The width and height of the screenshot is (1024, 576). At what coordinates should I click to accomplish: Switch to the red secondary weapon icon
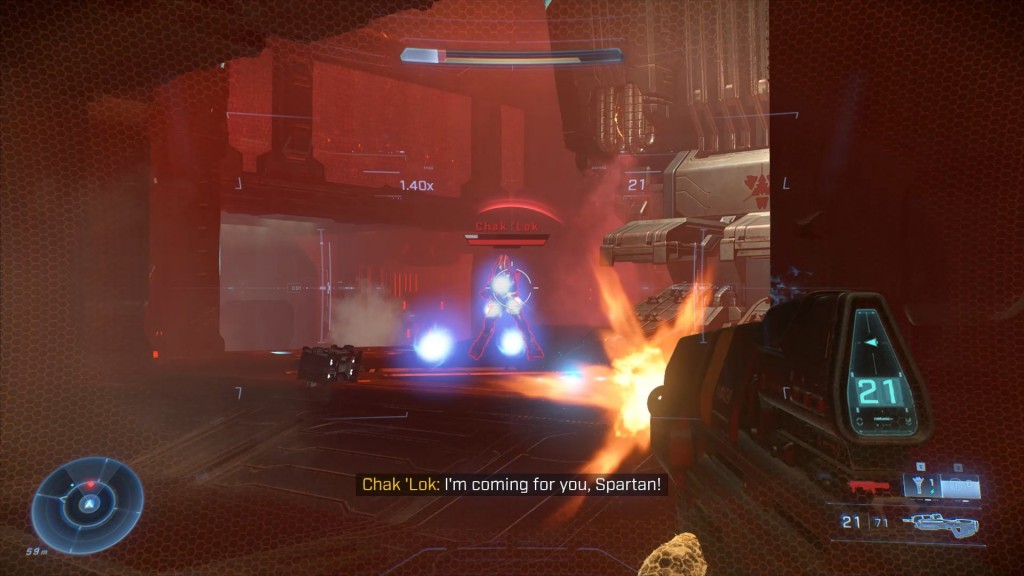868,487
